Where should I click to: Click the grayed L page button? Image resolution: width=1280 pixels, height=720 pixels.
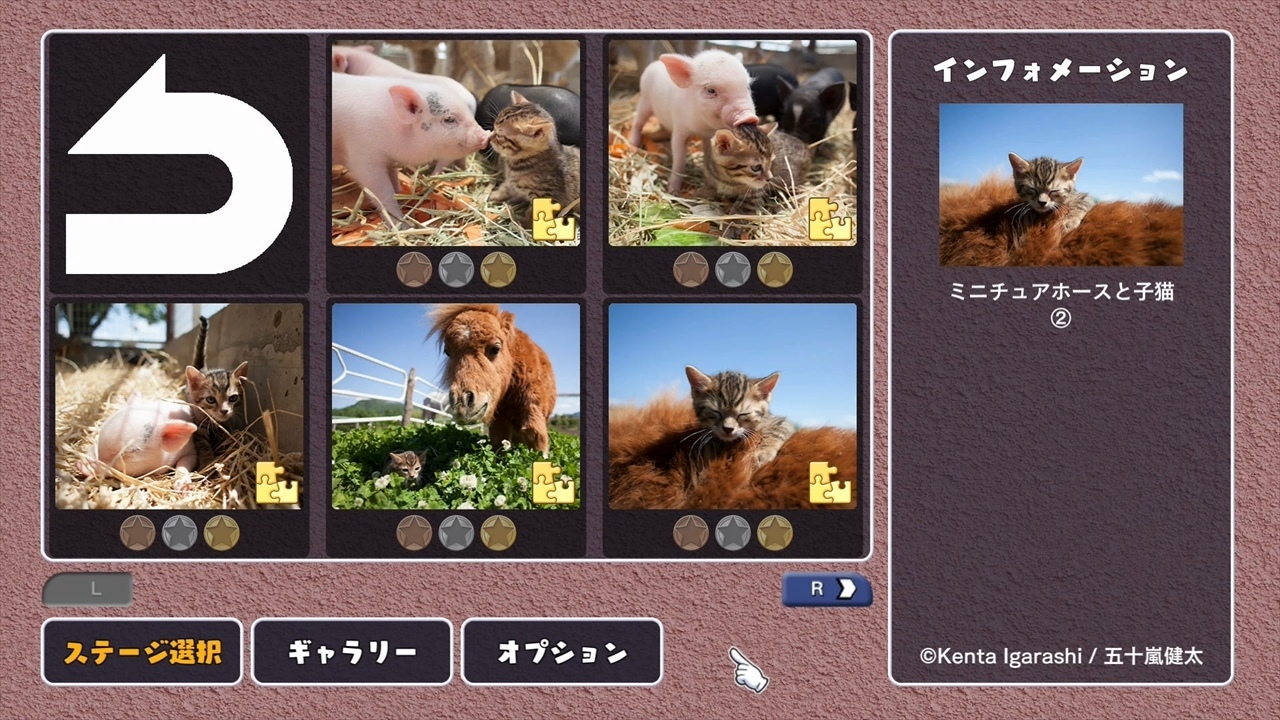87,589
